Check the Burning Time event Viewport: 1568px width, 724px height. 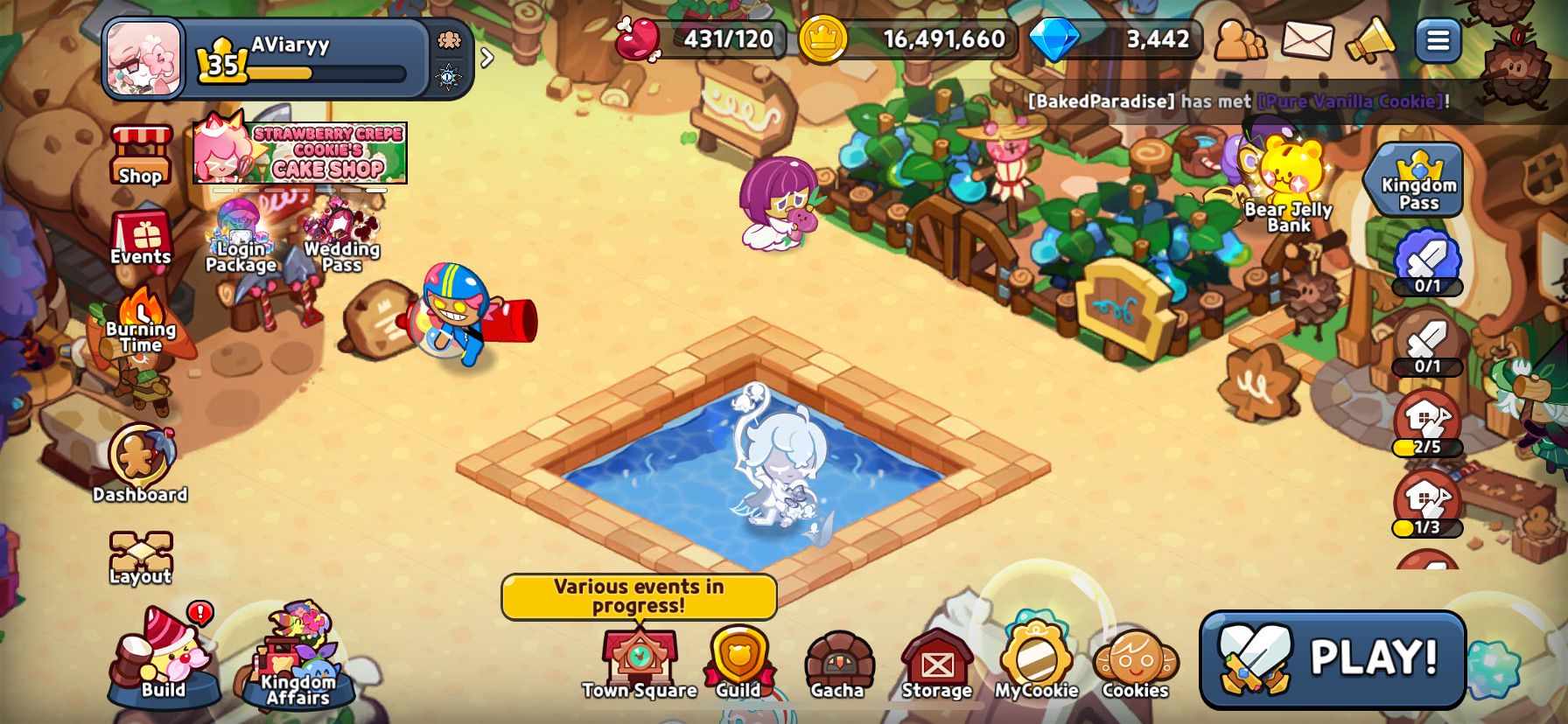click(x=141, y=320)
